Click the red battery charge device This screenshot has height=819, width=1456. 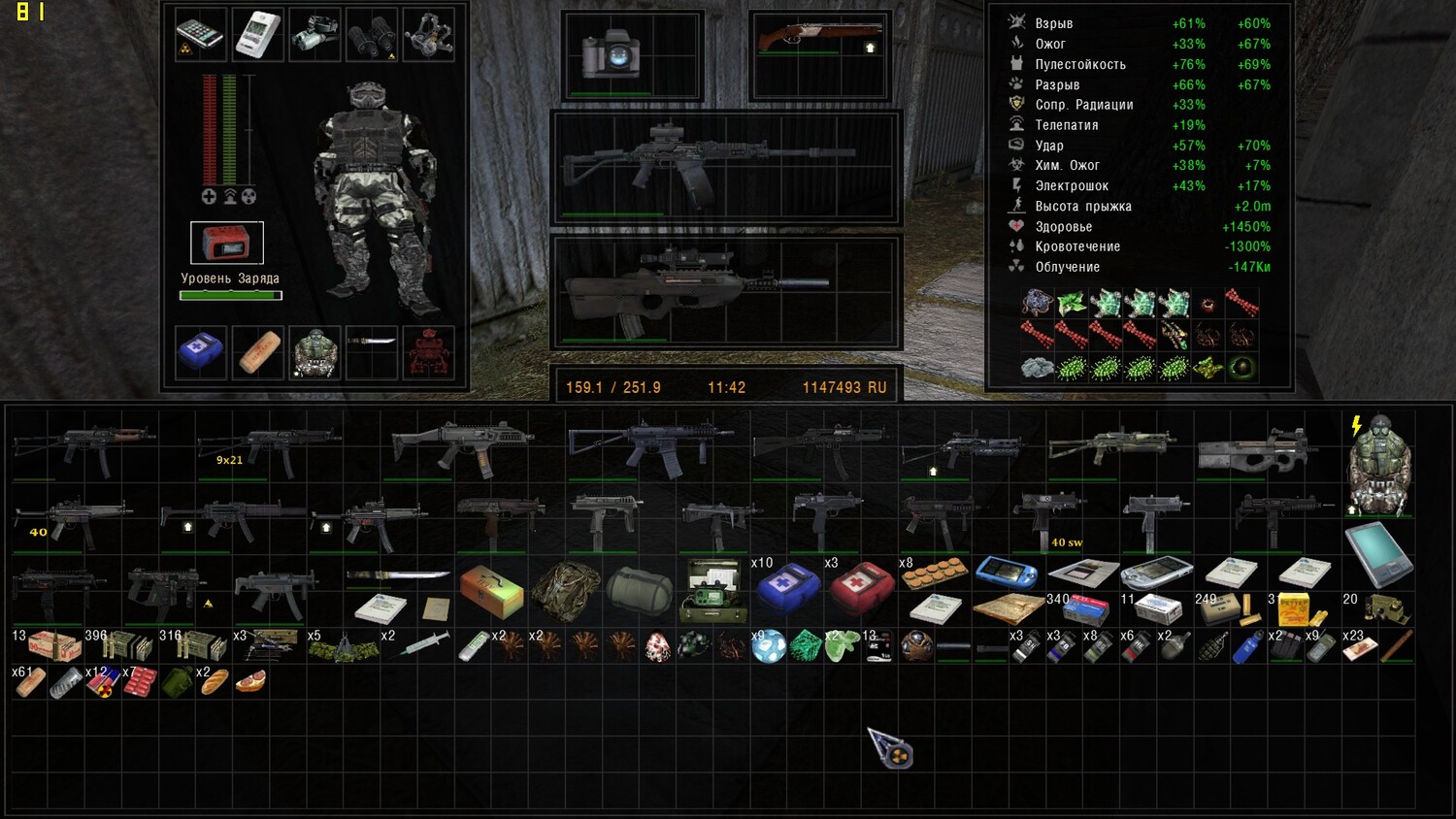(226, 243)
